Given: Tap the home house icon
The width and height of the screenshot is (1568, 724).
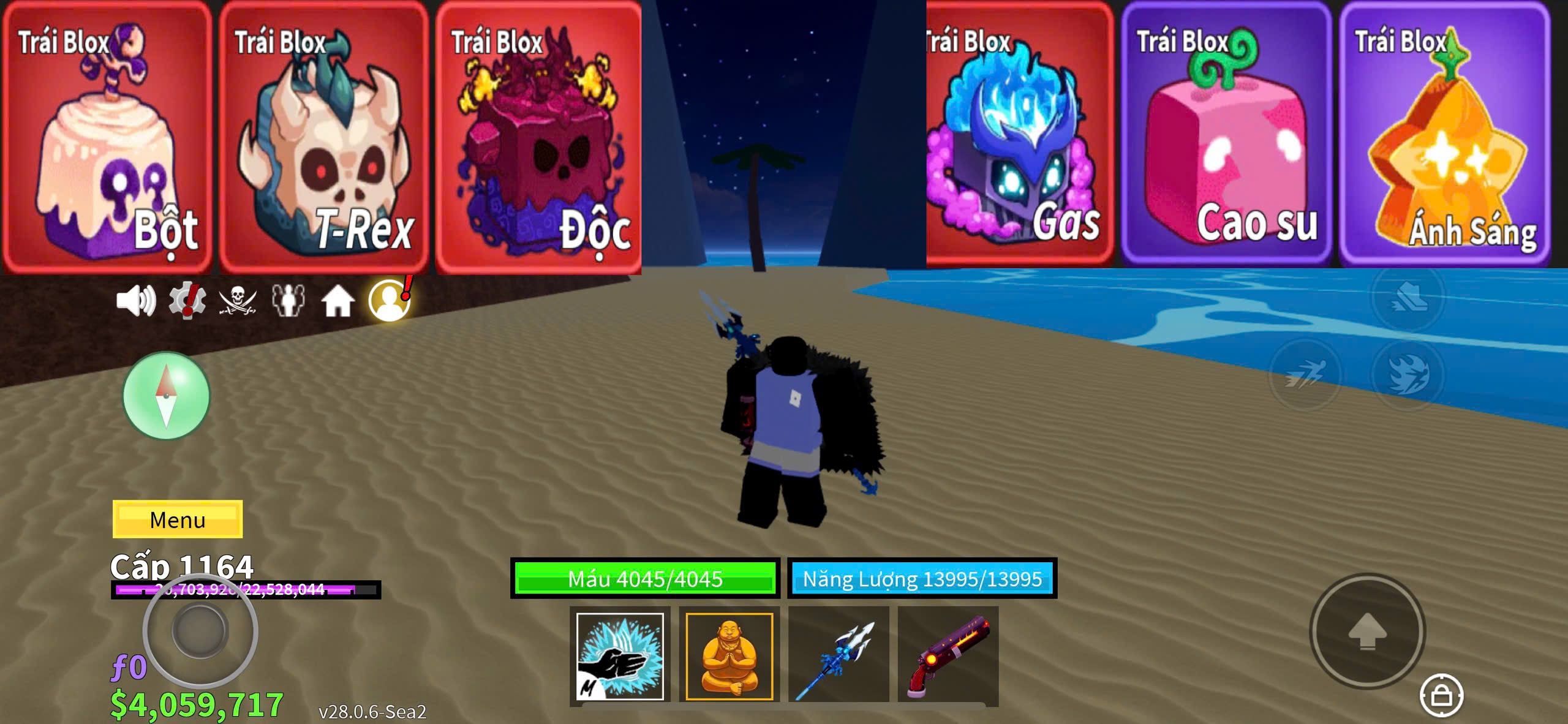Looking at the screenshot, I should tap(338, 301).
